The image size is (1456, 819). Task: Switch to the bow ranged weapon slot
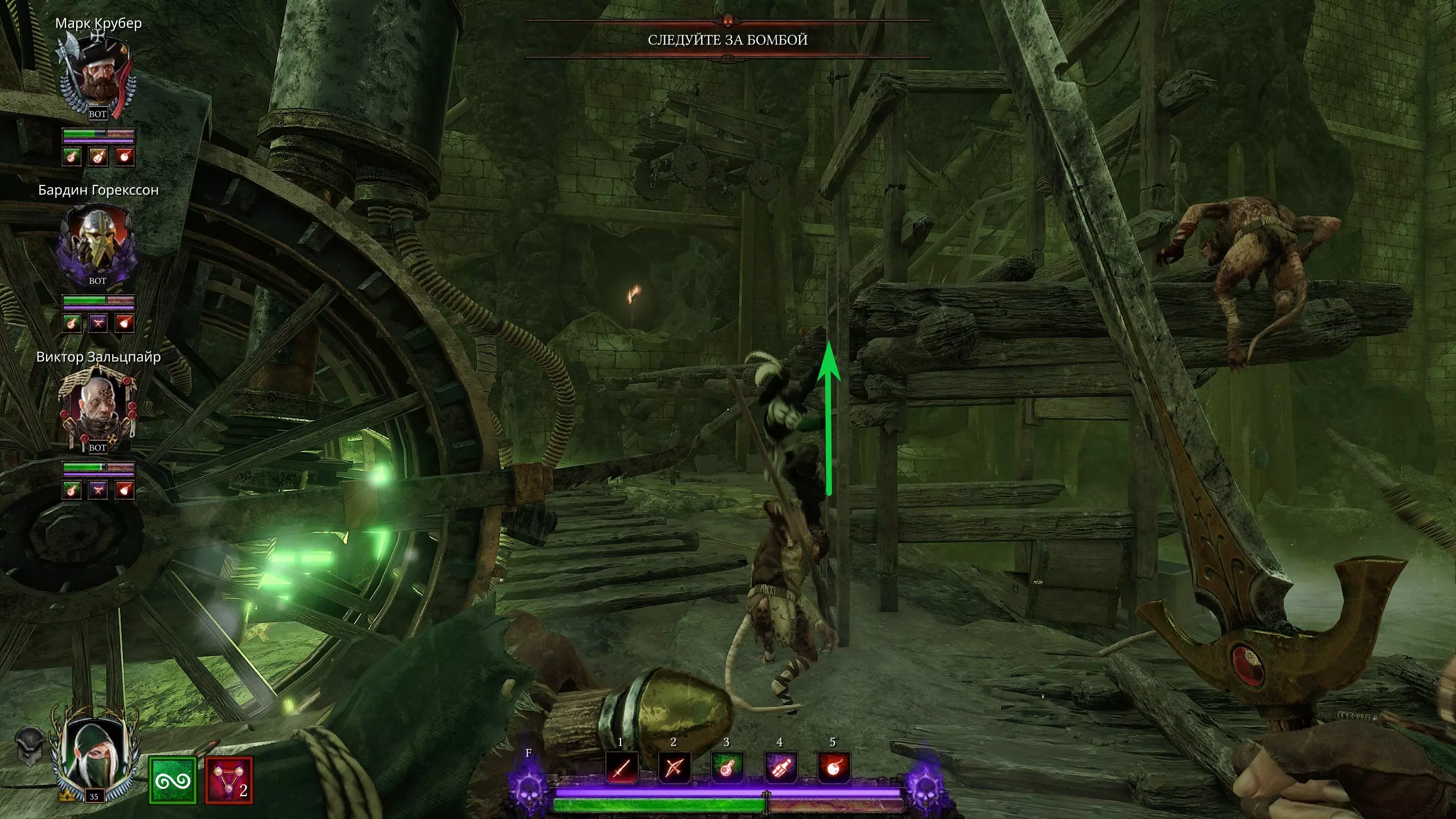point(673,768)
